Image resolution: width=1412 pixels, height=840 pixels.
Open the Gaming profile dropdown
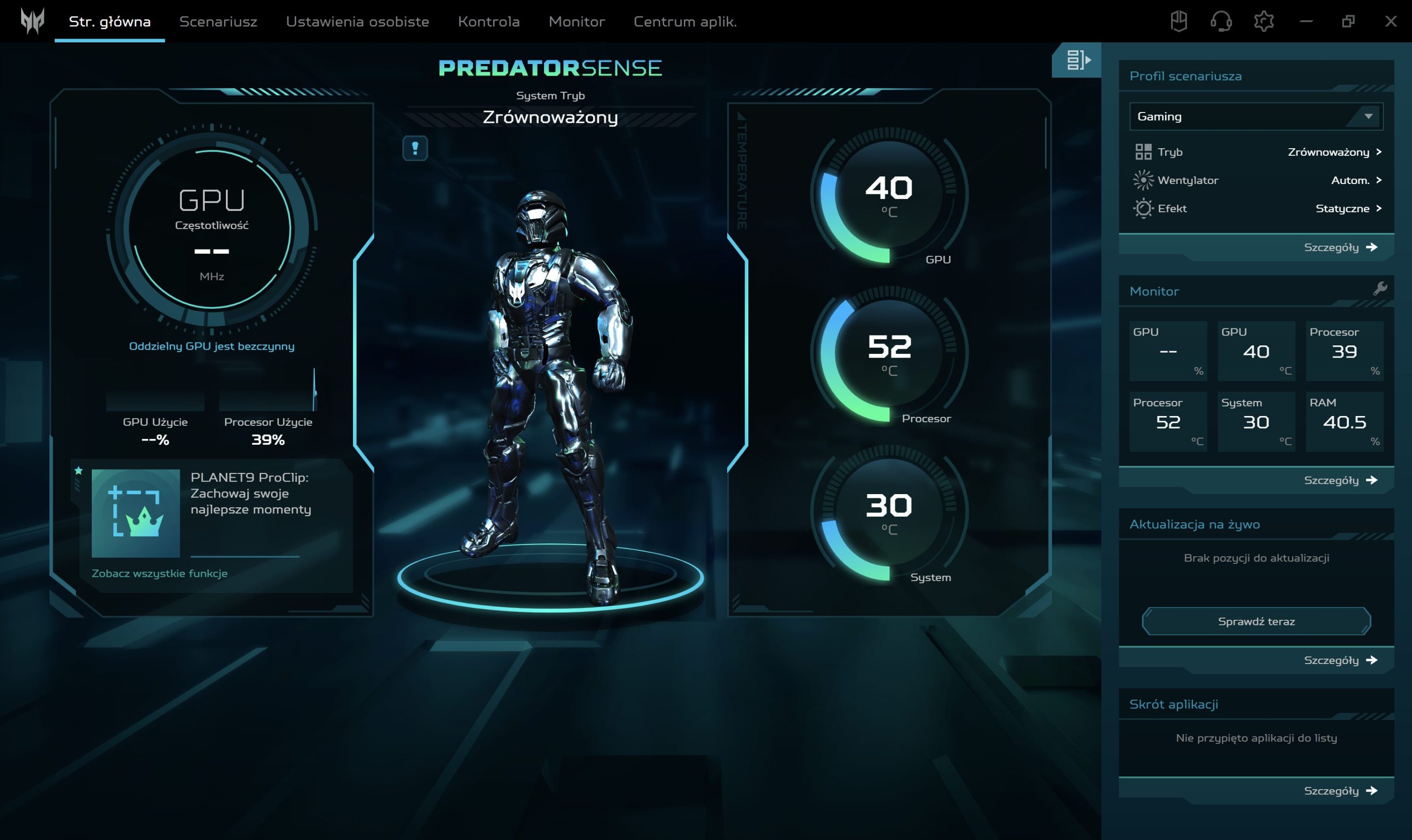[x=1256, y=117]
